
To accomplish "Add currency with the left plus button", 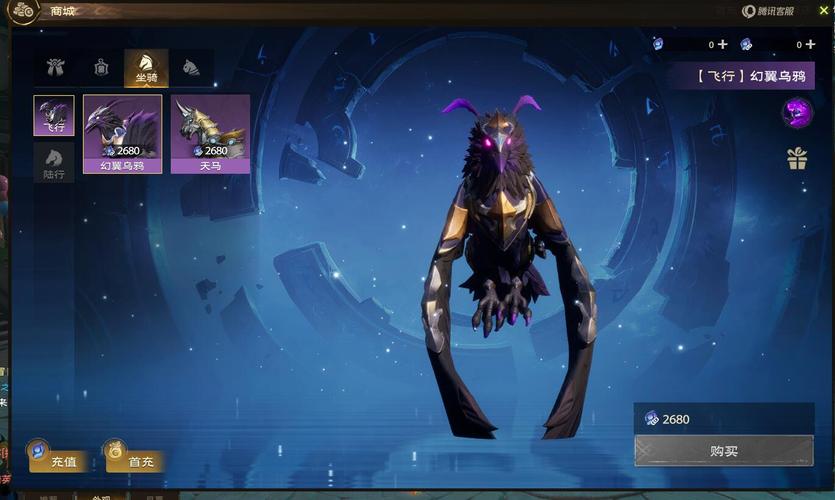I will 722,44.
